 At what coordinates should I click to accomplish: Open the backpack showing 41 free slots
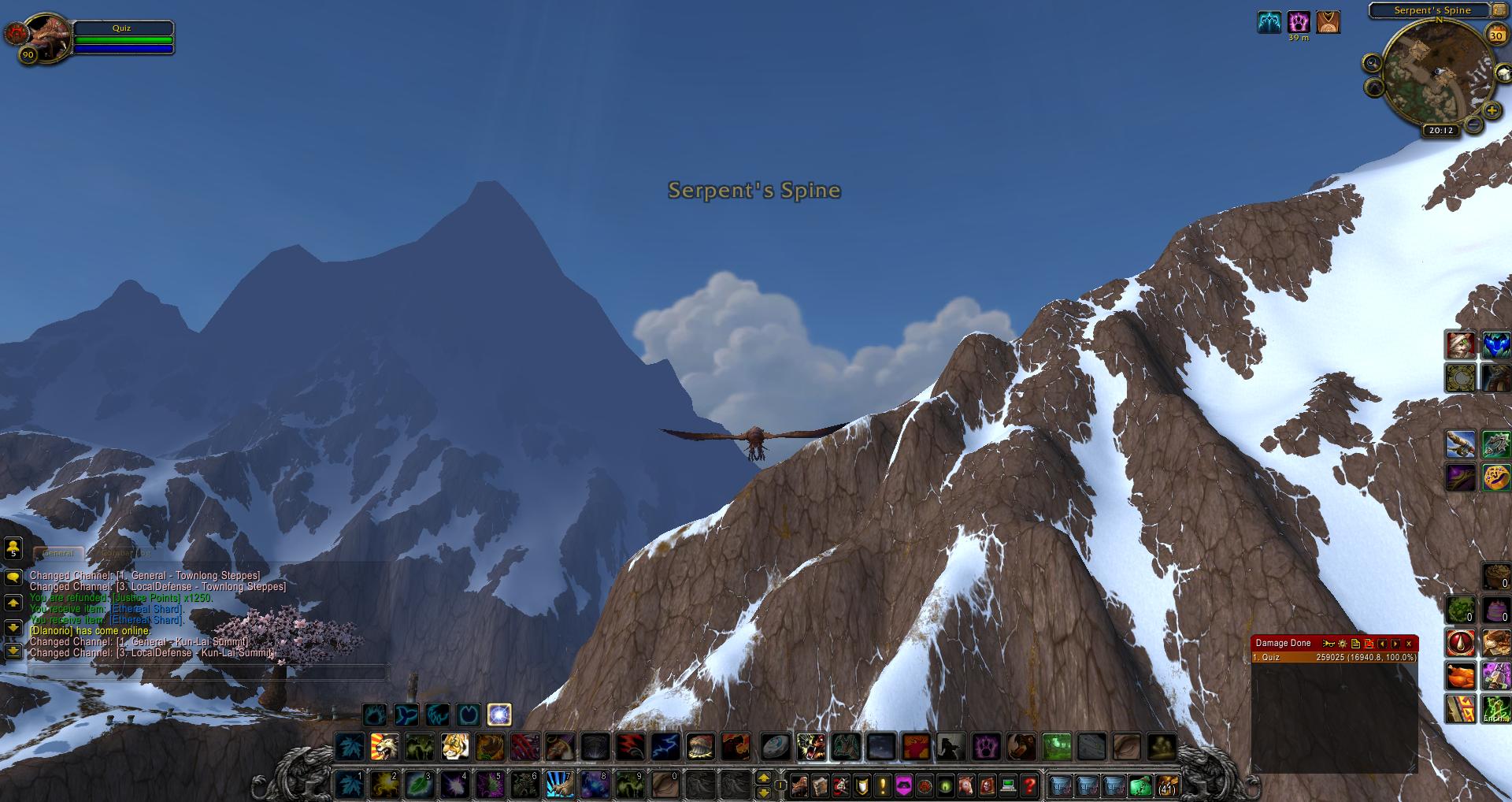[1166, 785]
